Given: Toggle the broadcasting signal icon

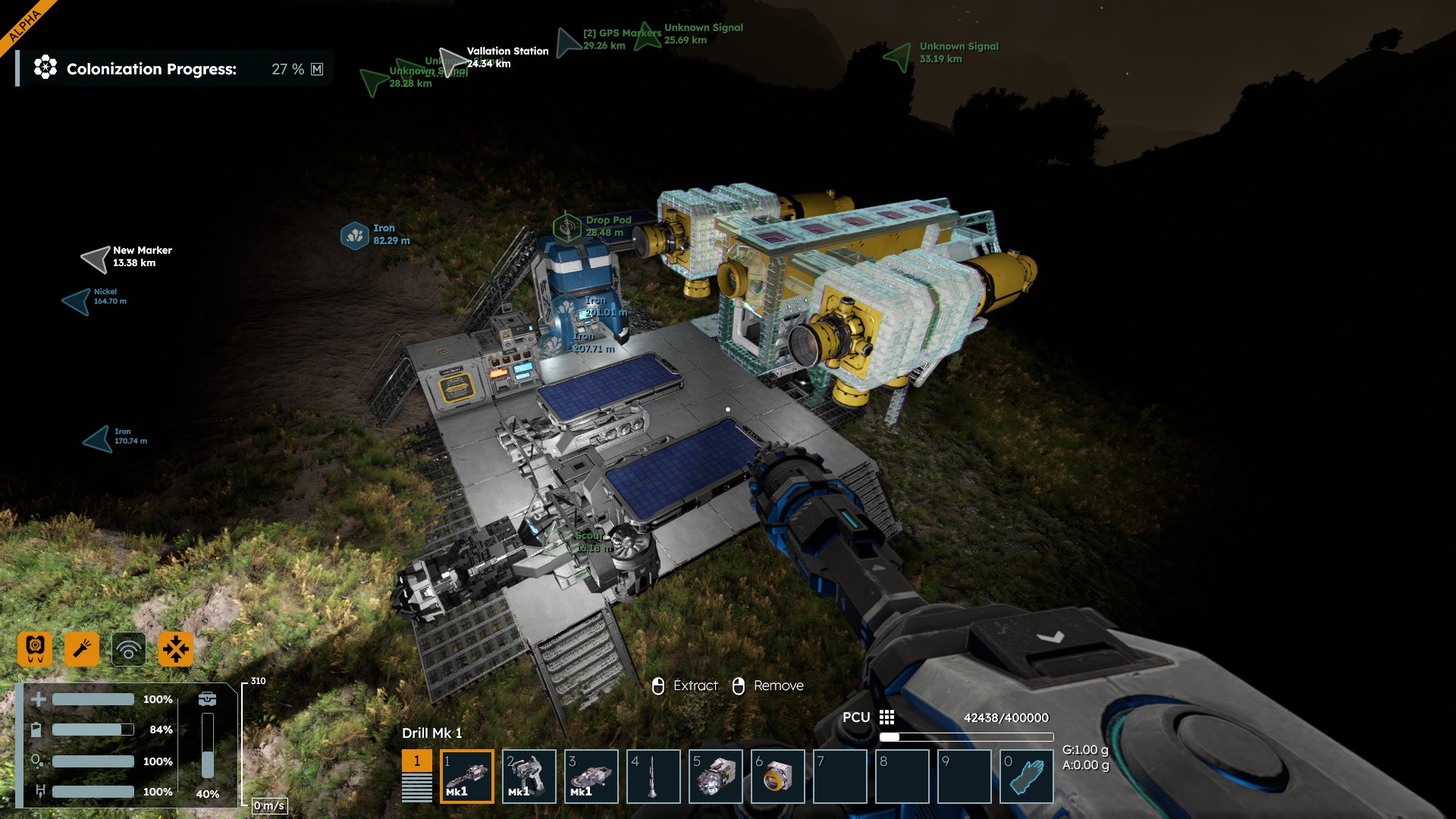Looking at the screenshot, I should pyautogui.click(x=129, y=649).
